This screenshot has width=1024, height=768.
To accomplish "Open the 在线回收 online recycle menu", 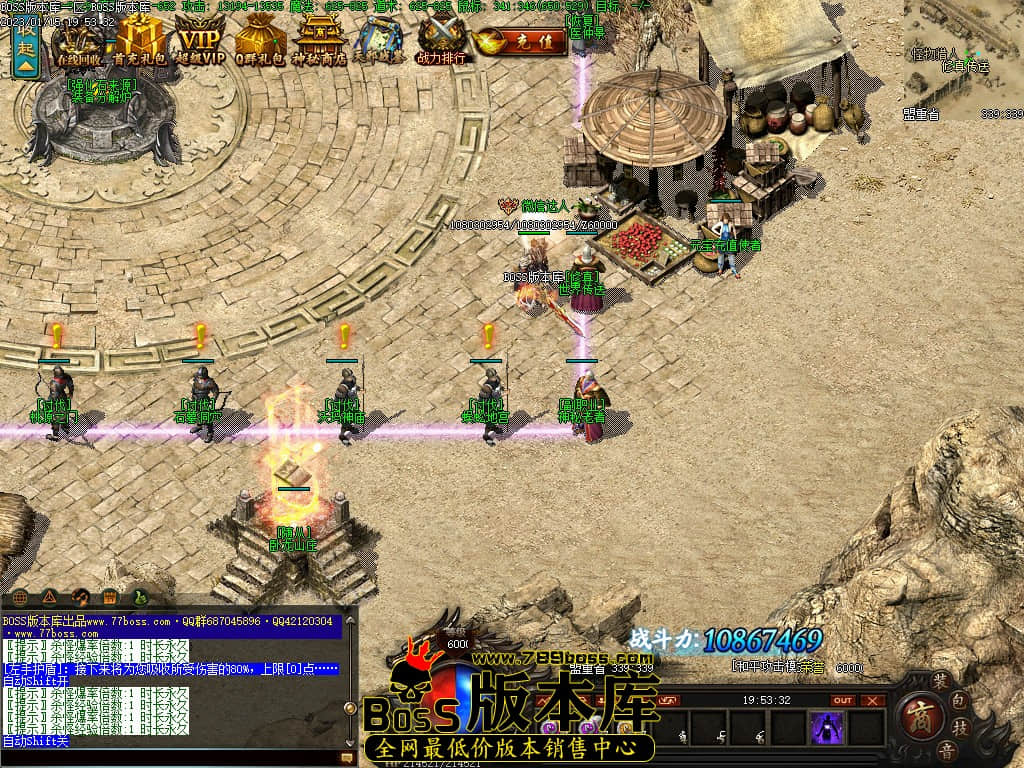I will point(82,43).
